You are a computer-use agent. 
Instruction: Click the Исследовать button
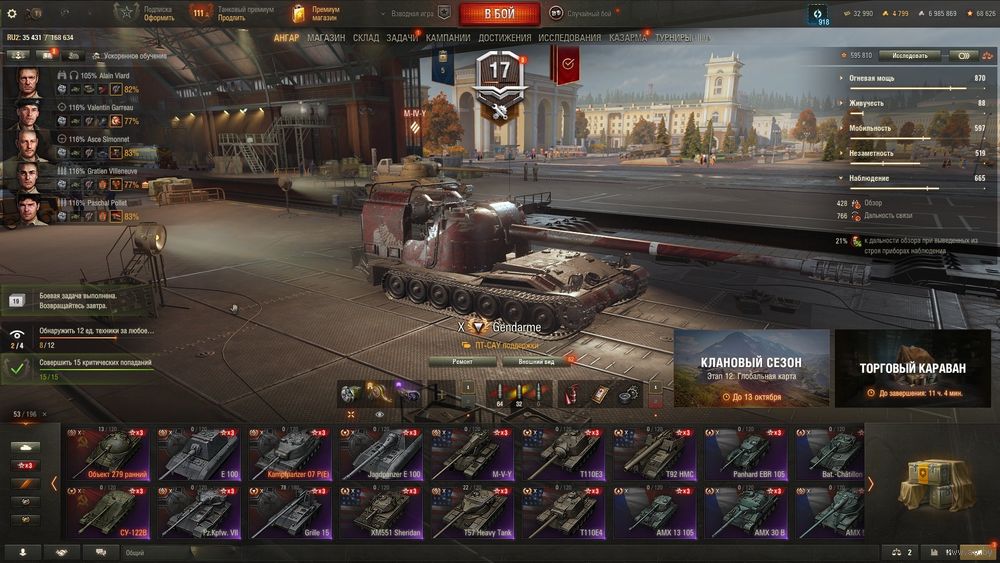pos(909,56)
